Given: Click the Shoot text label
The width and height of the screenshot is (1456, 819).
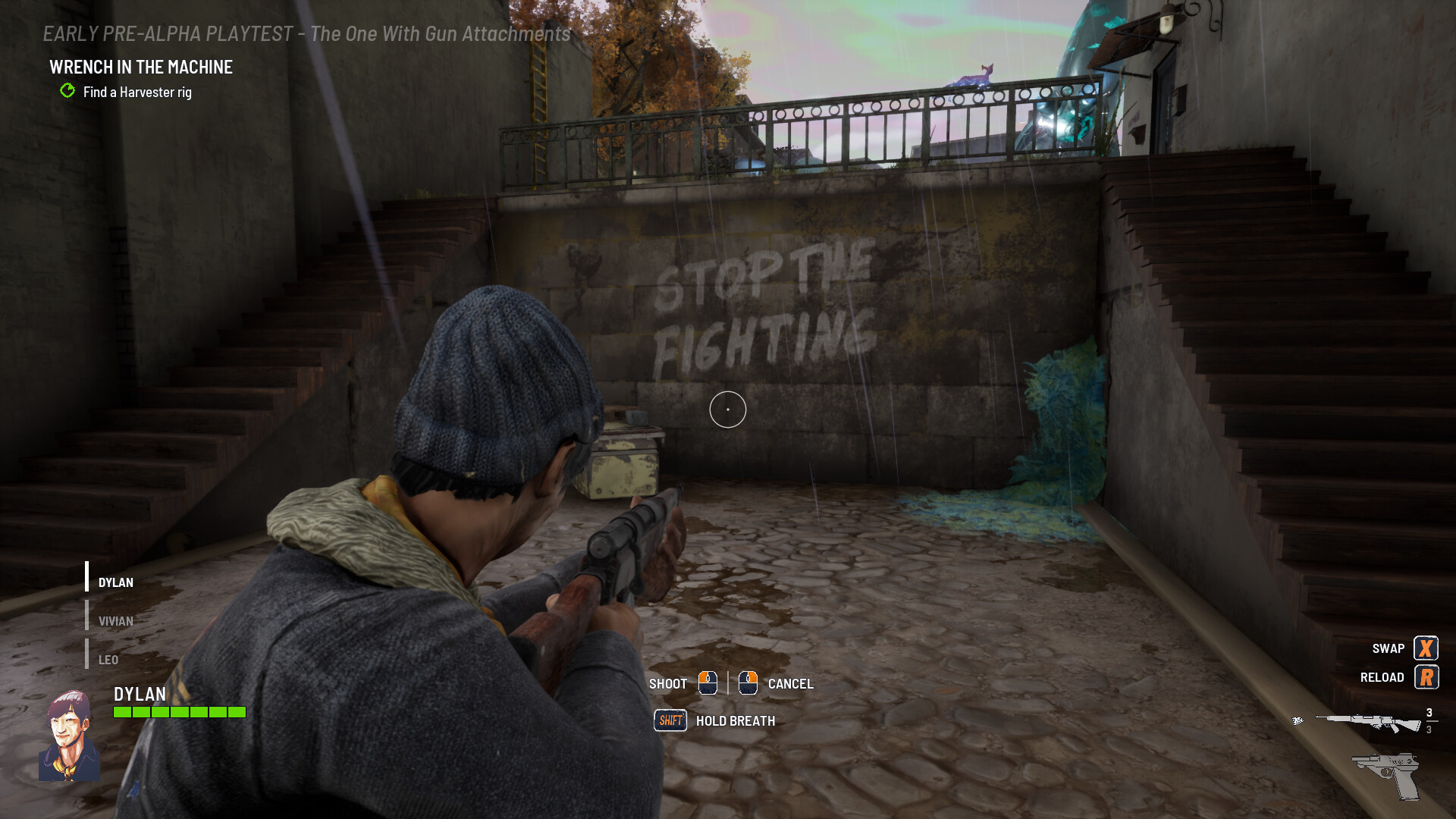Looking at the screenshot, I should click(x=668, y=683).
